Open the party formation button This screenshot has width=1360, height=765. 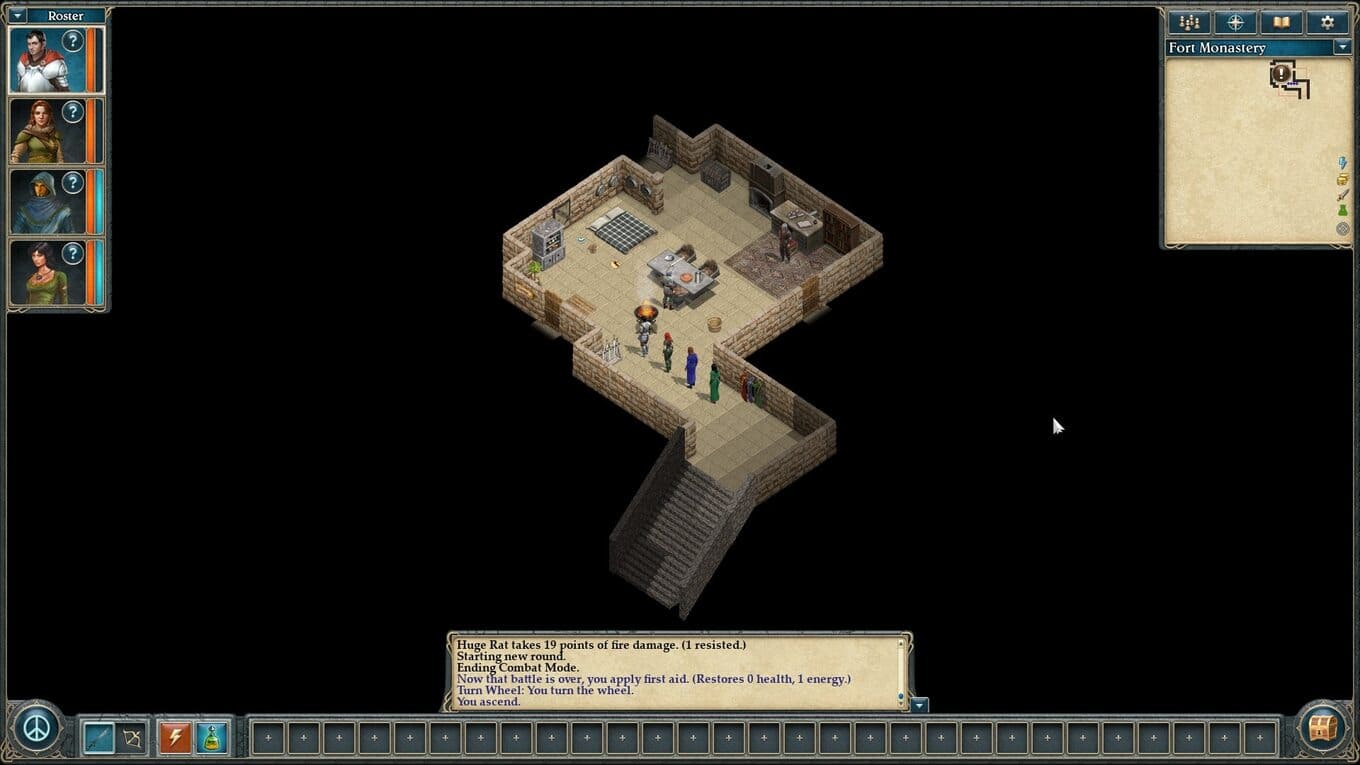[1189, 22]
